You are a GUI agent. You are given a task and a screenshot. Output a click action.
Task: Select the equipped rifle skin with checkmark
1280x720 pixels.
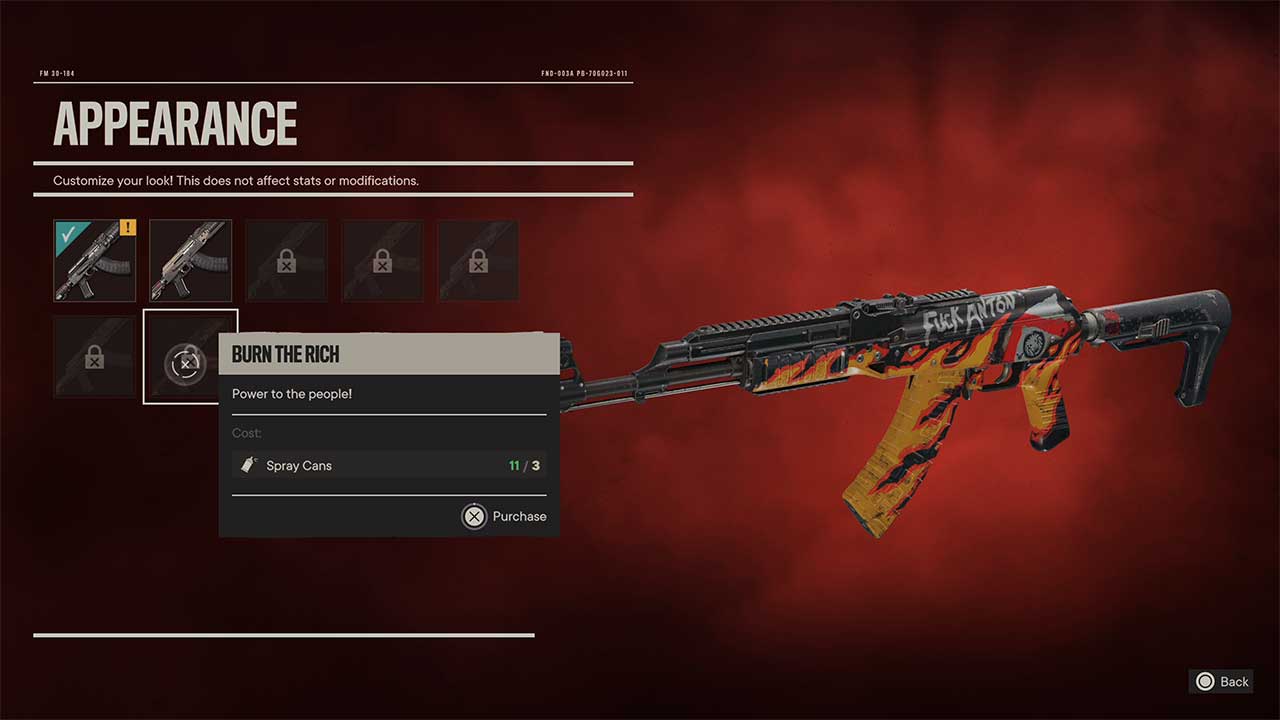click(x=94, y=261)
